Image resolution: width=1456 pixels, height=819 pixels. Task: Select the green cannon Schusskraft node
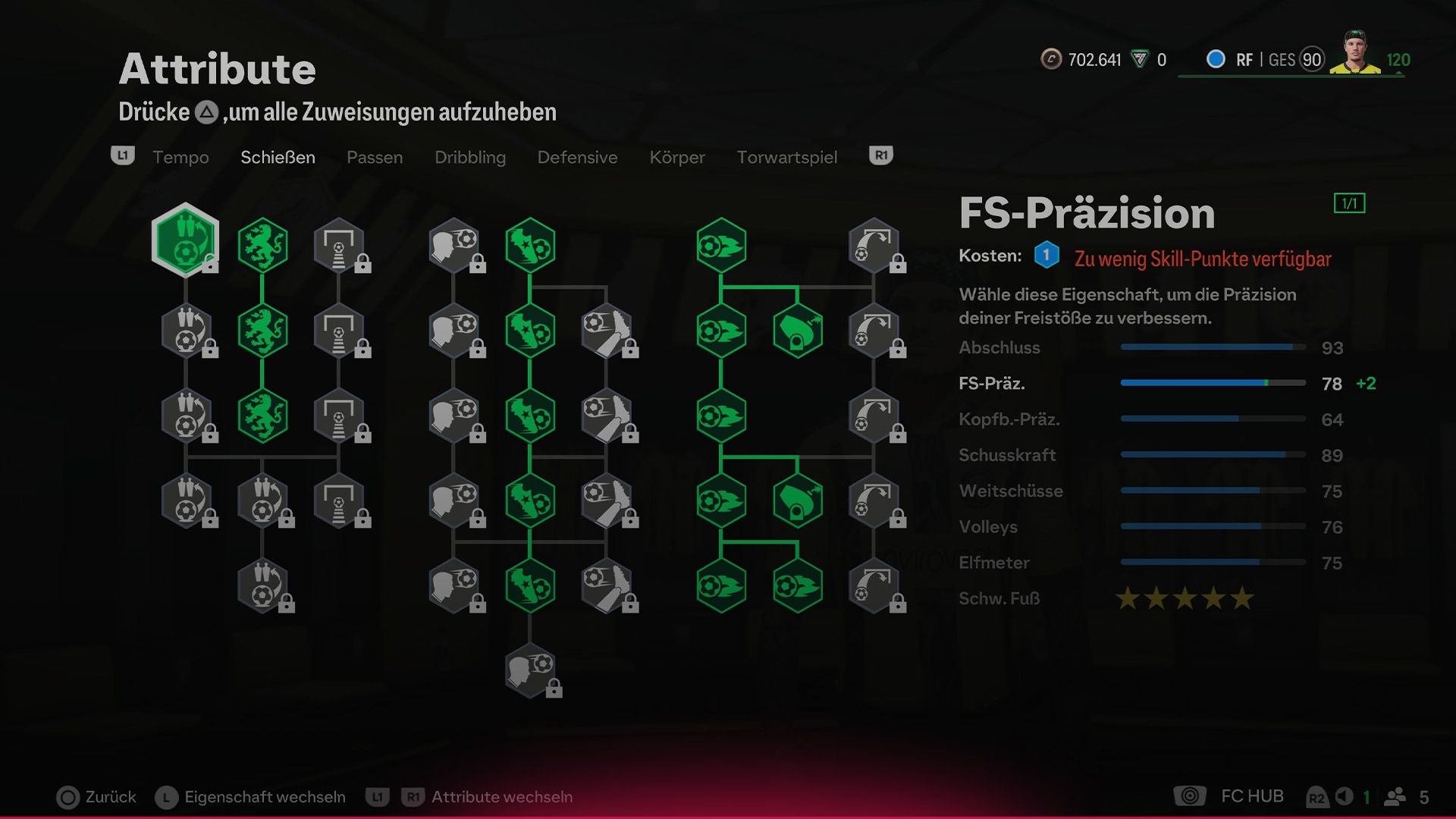[799, 329]
